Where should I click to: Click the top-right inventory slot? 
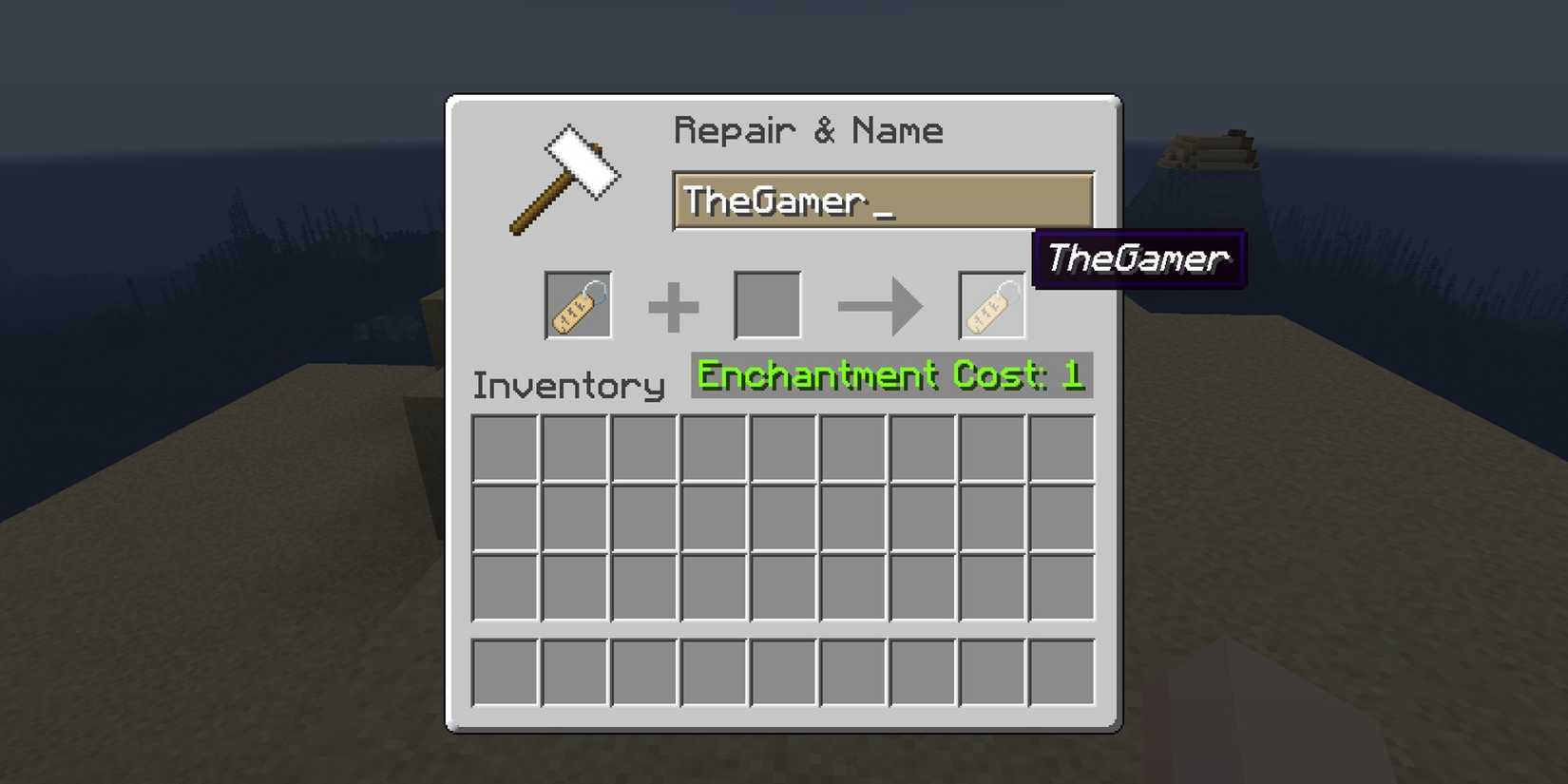[x=1061, y=448]
